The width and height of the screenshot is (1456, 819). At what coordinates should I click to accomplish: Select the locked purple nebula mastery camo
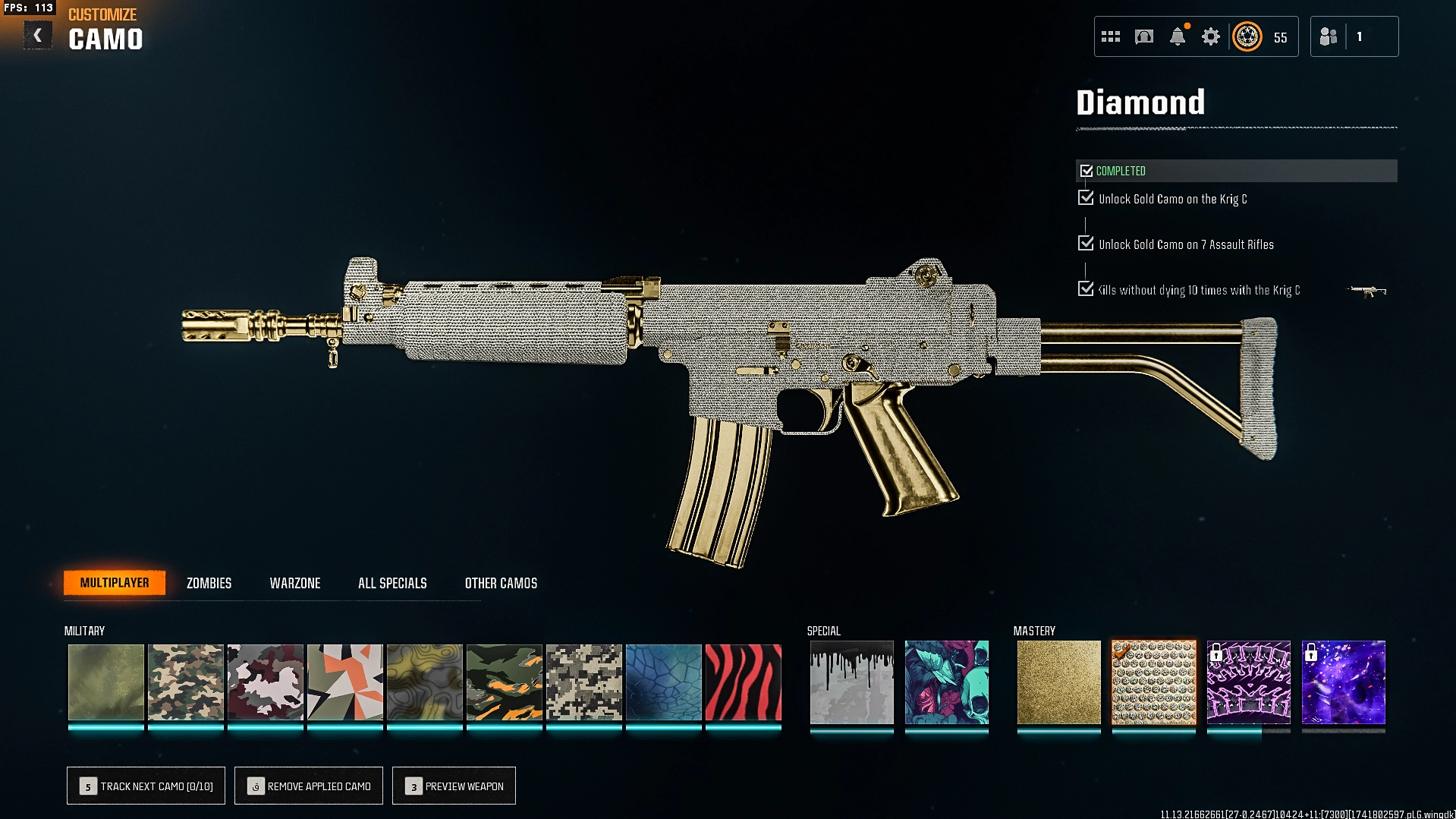[x=1343, y=682]
